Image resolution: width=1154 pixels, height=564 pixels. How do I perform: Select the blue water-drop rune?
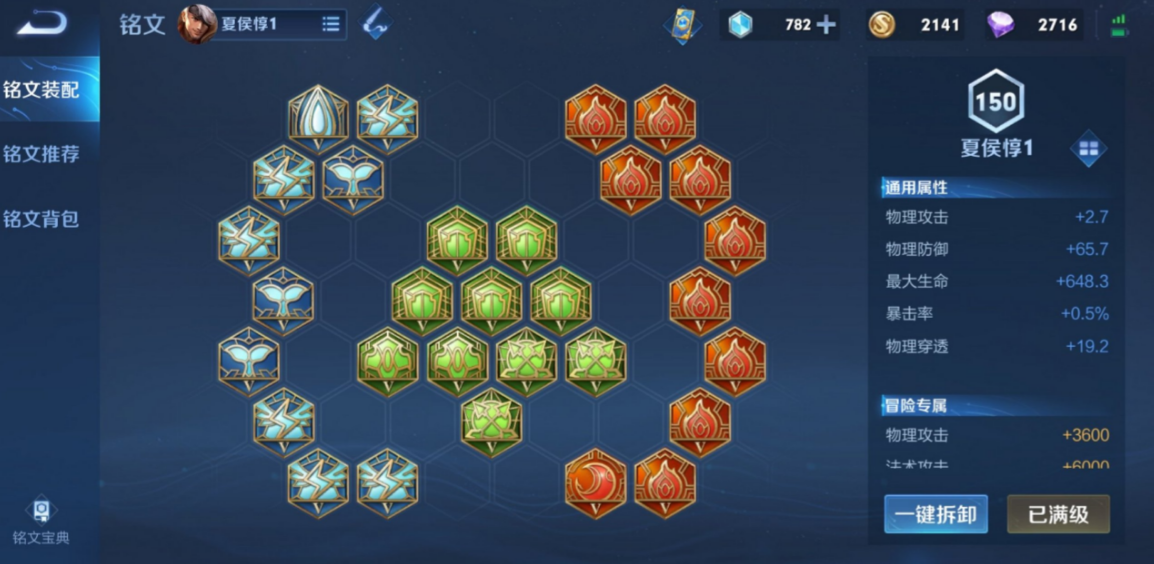click(x=318, y=118)
